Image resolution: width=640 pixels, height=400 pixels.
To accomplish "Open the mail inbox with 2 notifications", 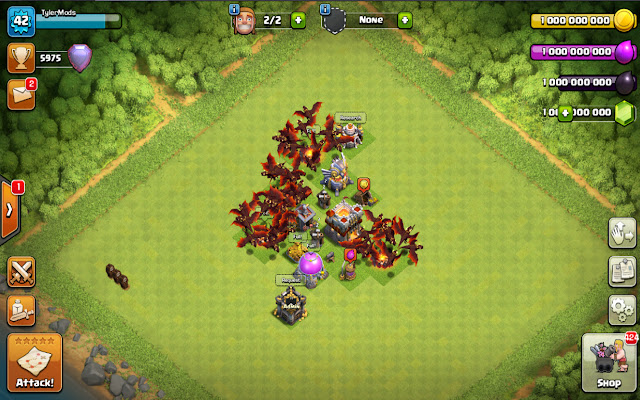I will pyautogui.click(x=21, y=94).
